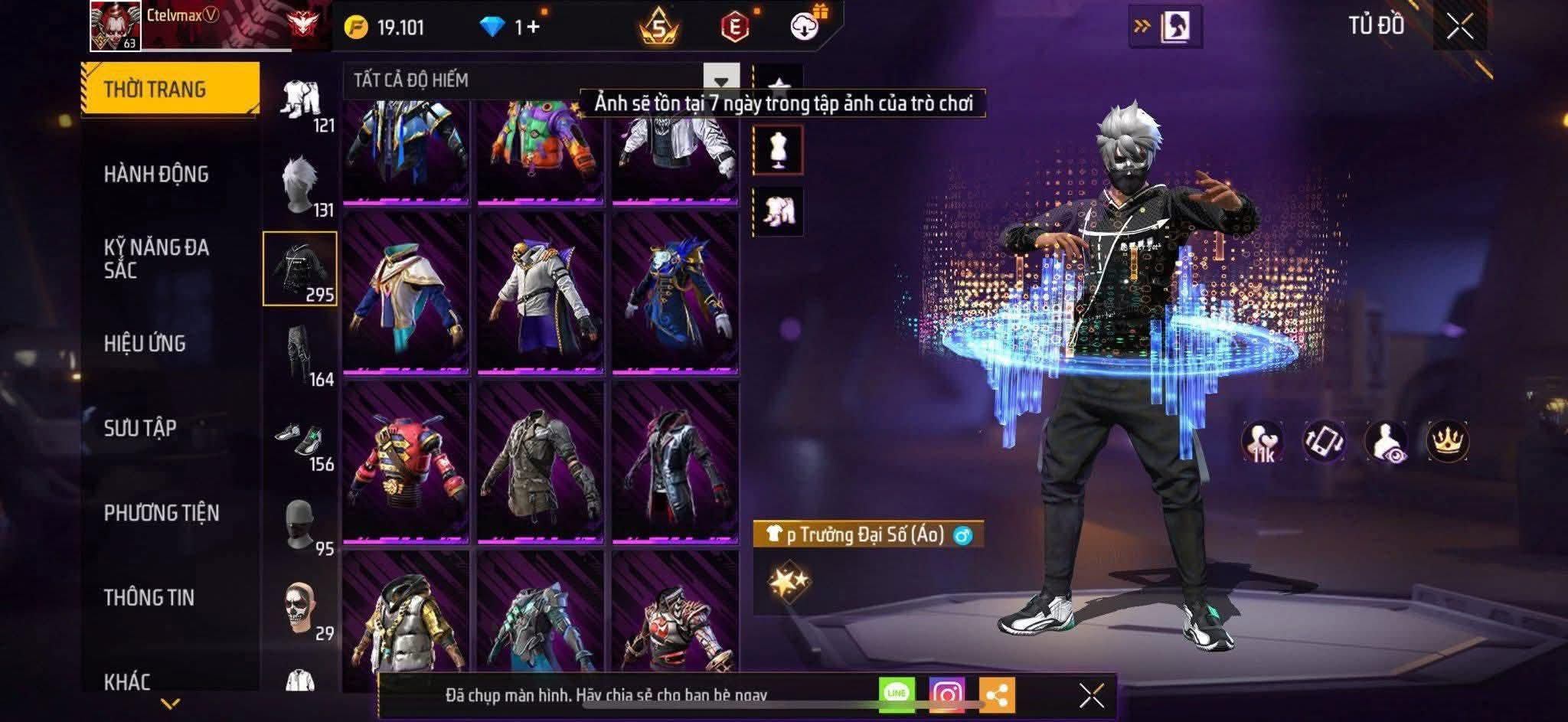Open the Phương Tiện vehicles tab
Viewport: 1568px width, 722px height.
pos(162,512)
